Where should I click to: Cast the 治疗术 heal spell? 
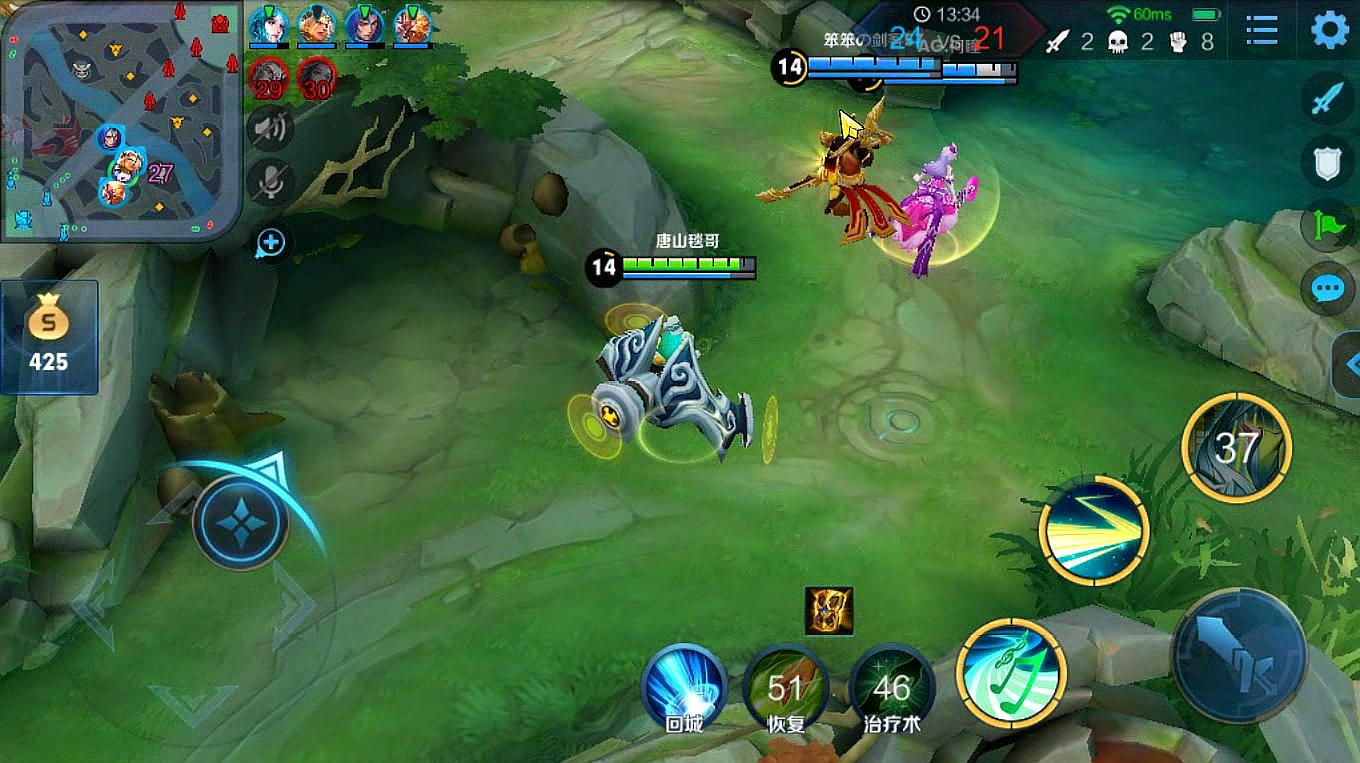(x=891, y=687)
